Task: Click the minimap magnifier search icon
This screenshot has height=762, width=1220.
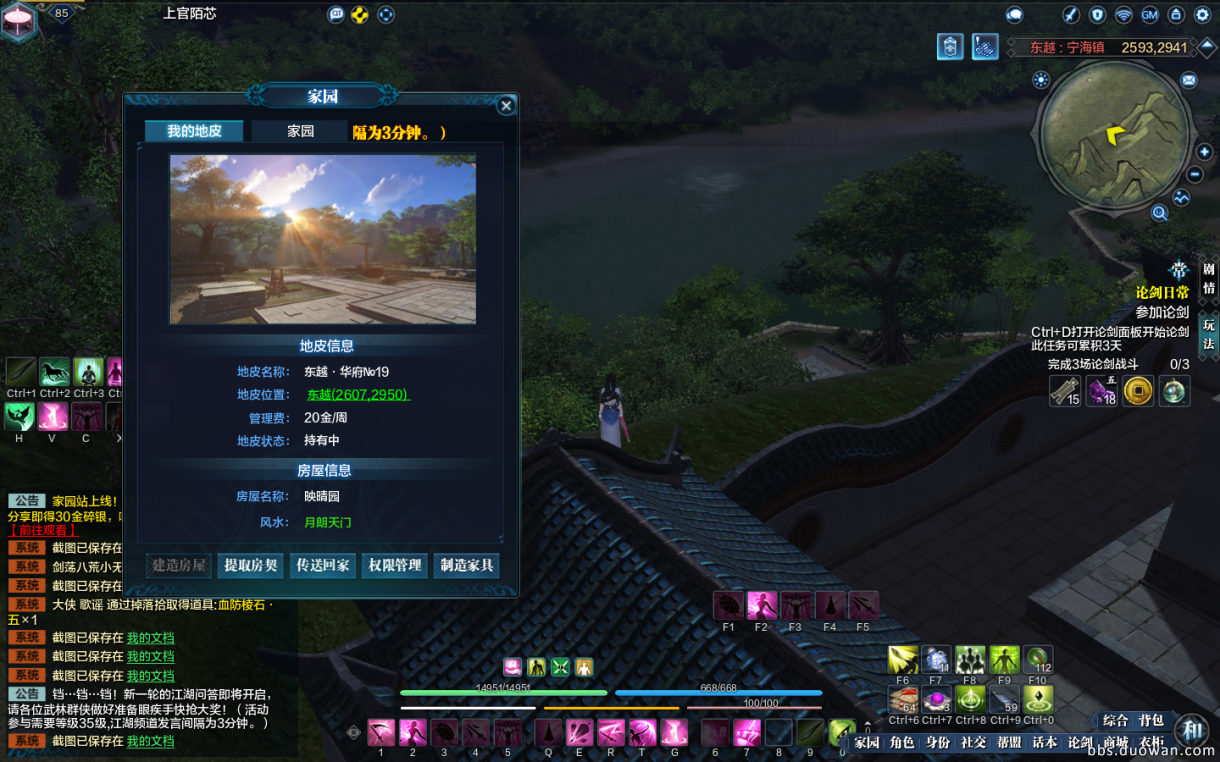Action: (x=1159, y=212)
